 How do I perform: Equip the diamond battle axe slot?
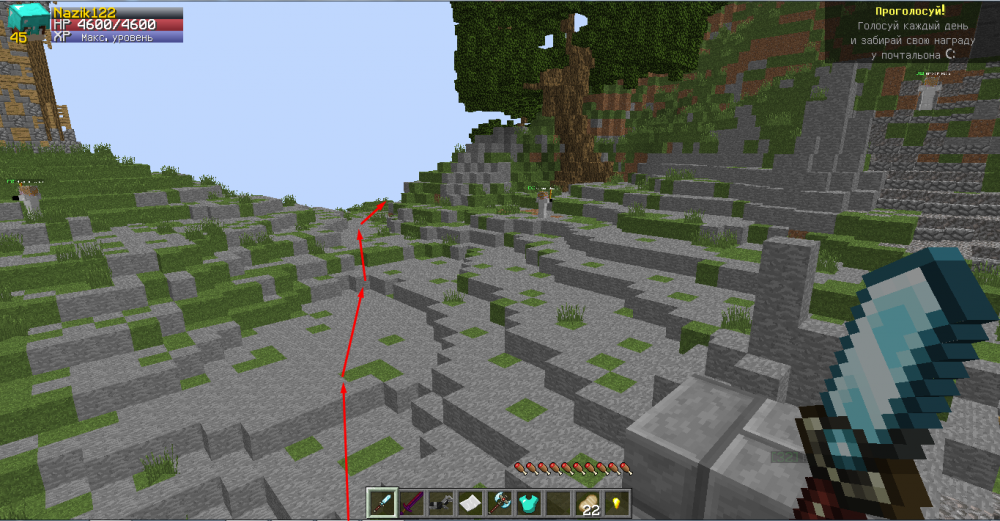pyautogui.click(x=499, y=502)
